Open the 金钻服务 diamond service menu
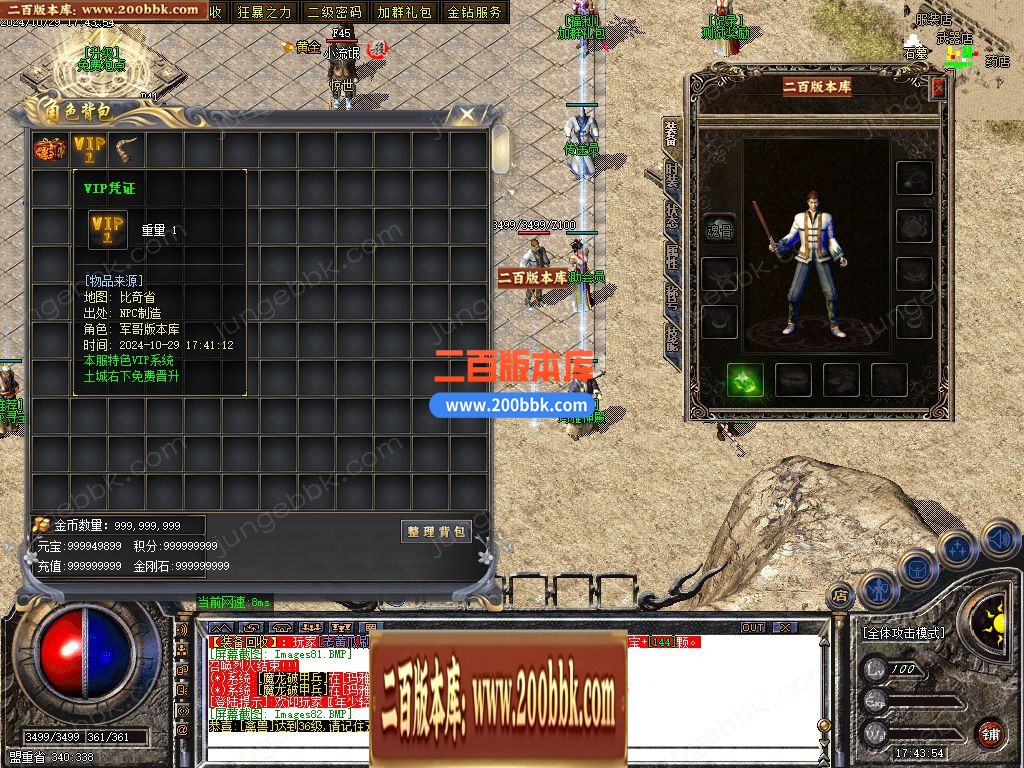This screenshot has height=768, width=1024. tap(474, 12)
